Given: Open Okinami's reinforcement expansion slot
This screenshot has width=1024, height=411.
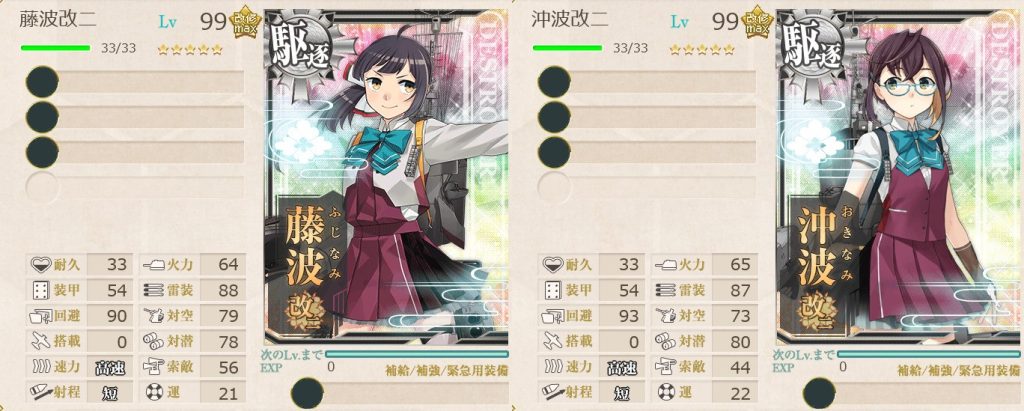Looking at the screenshot, I should 817,392.
